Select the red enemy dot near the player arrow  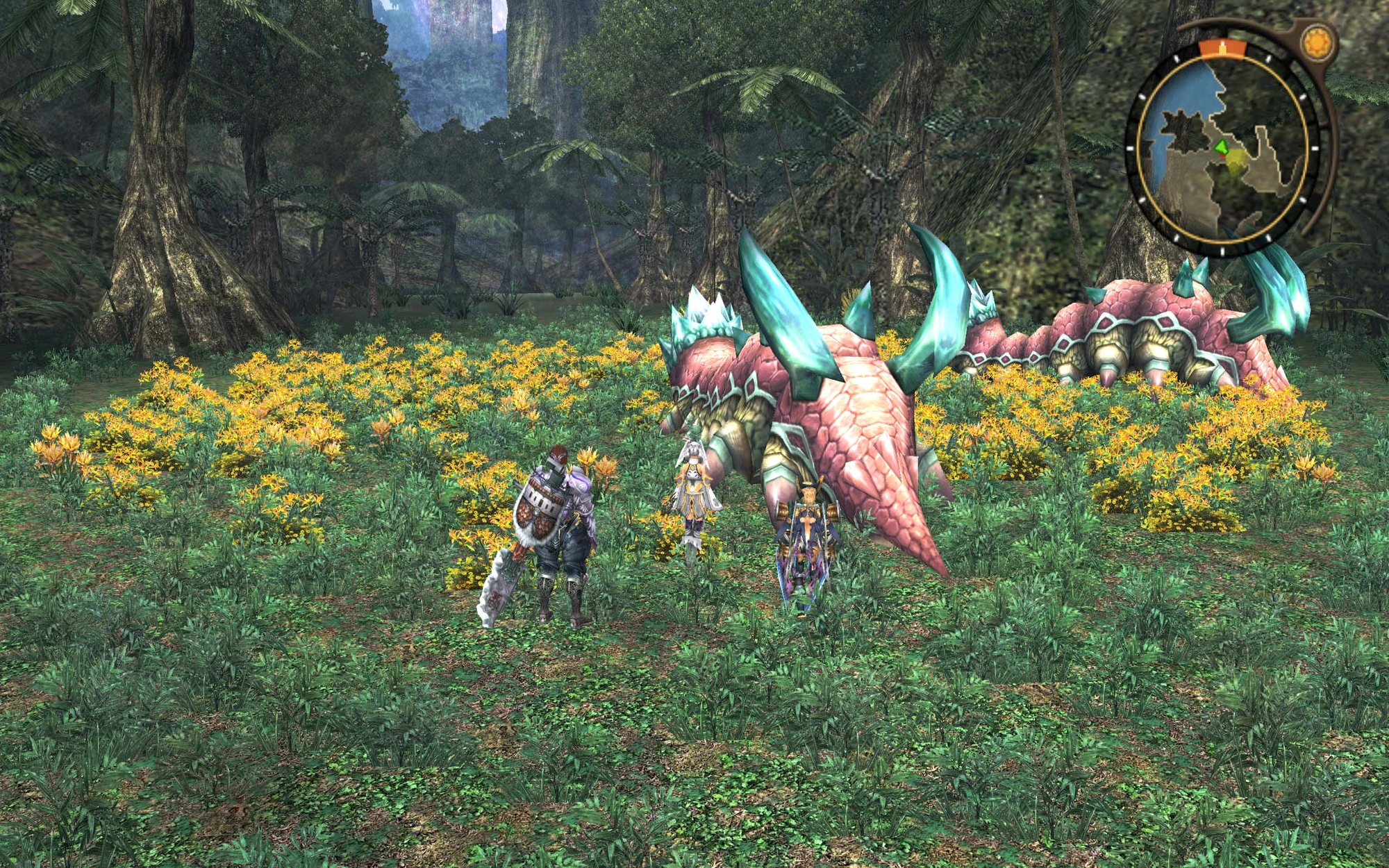click(1221, 157)
